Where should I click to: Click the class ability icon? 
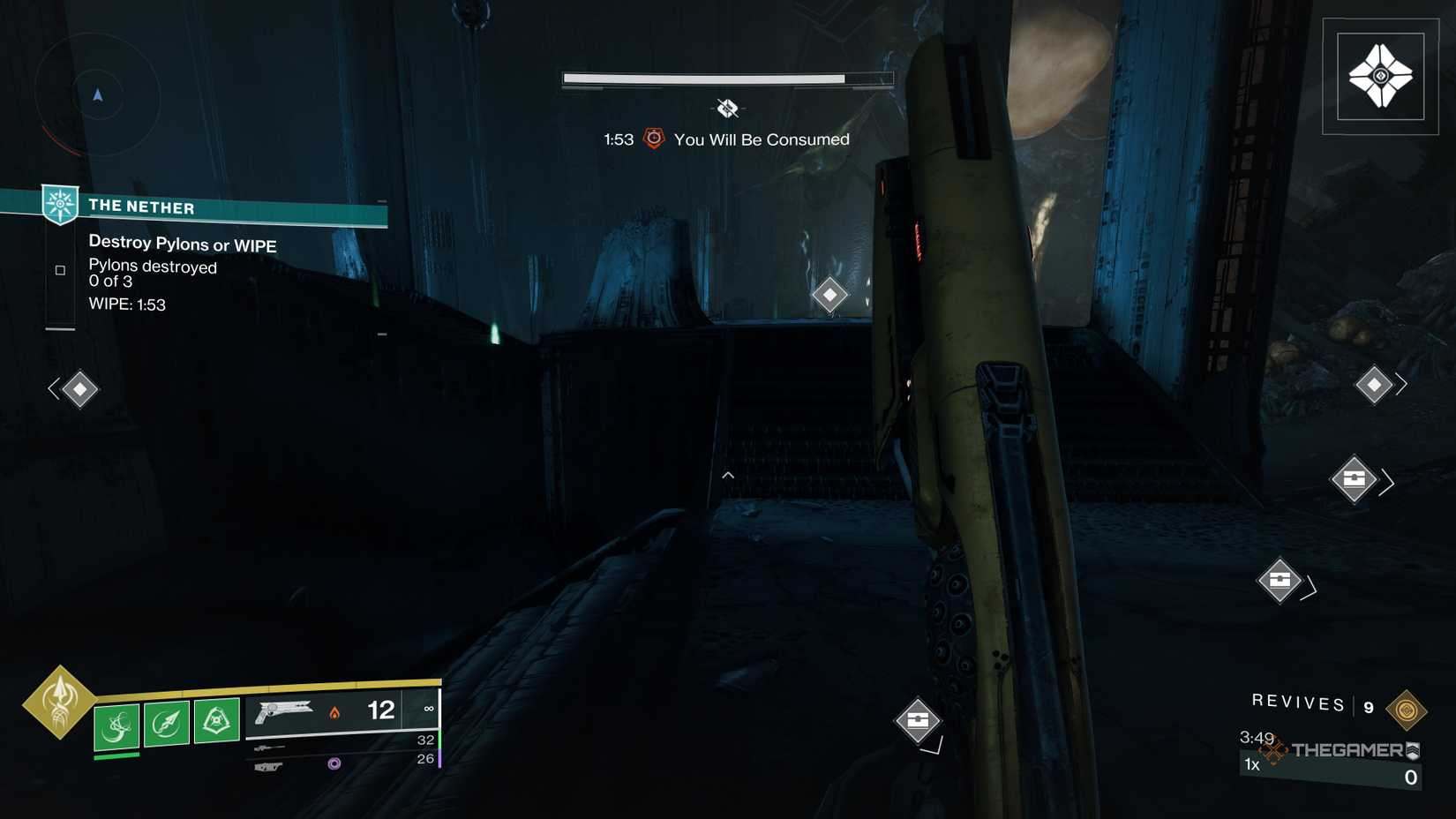point(216,720)
